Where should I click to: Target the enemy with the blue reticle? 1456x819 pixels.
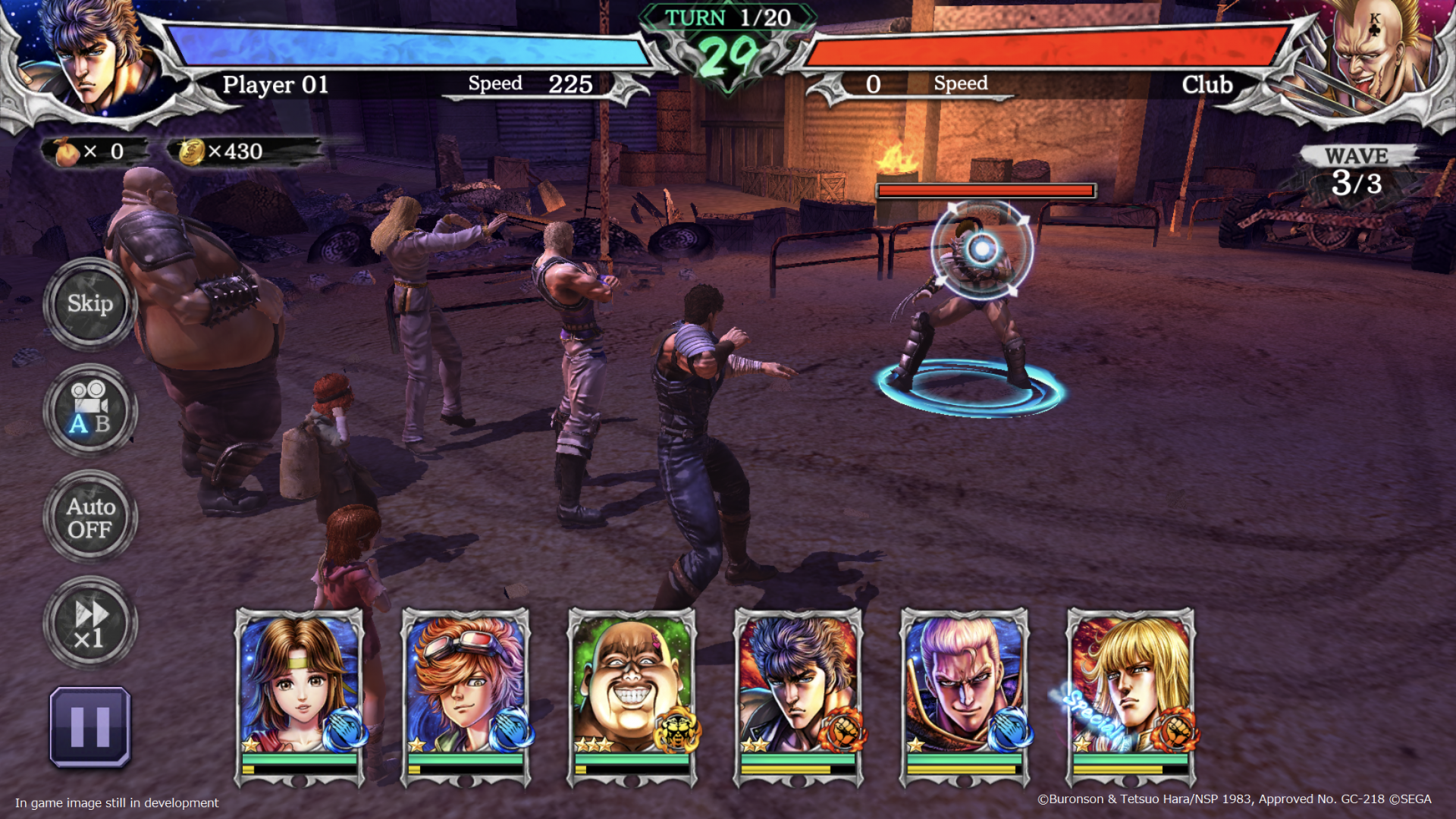(982, 250)
